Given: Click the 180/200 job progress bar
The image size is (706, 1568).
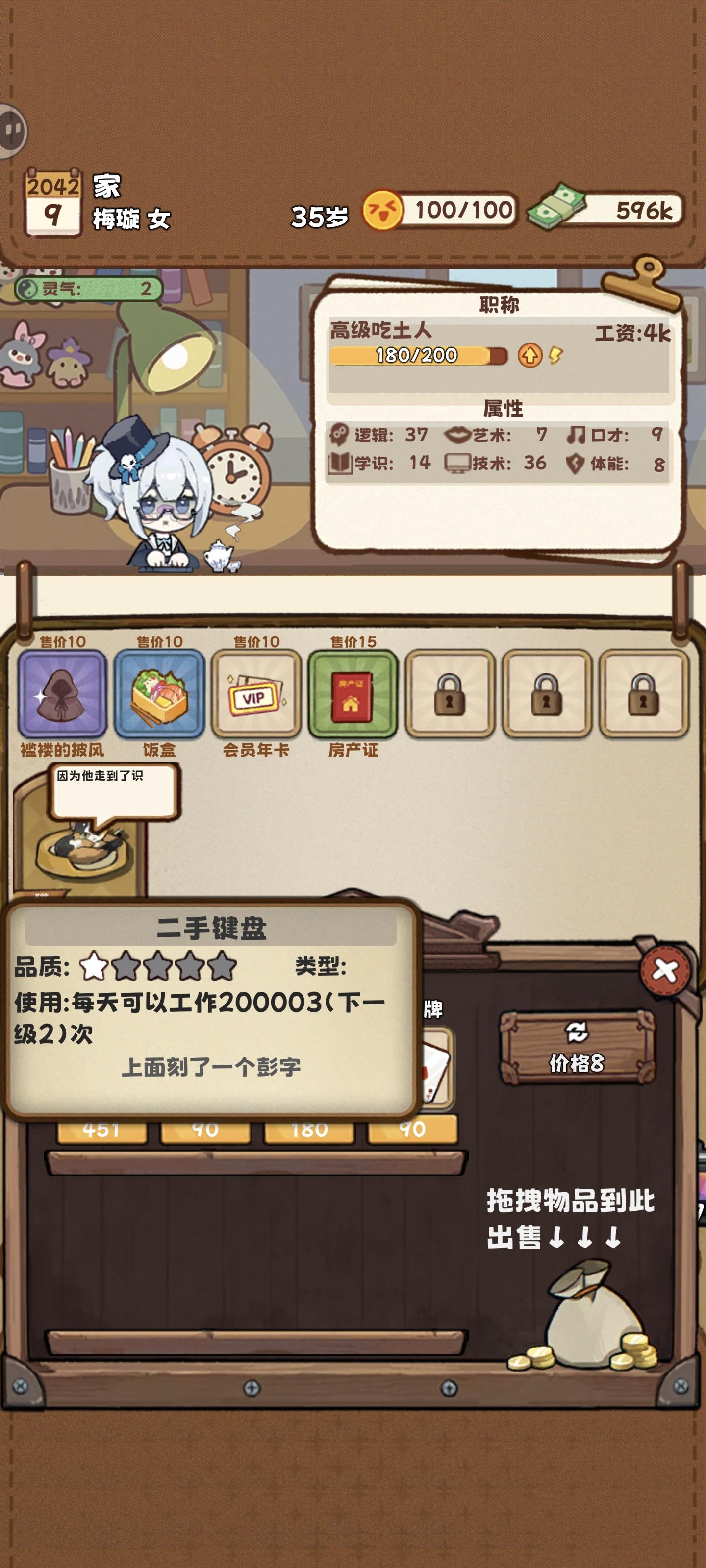Looking at the screenshot, I should 414,355.
